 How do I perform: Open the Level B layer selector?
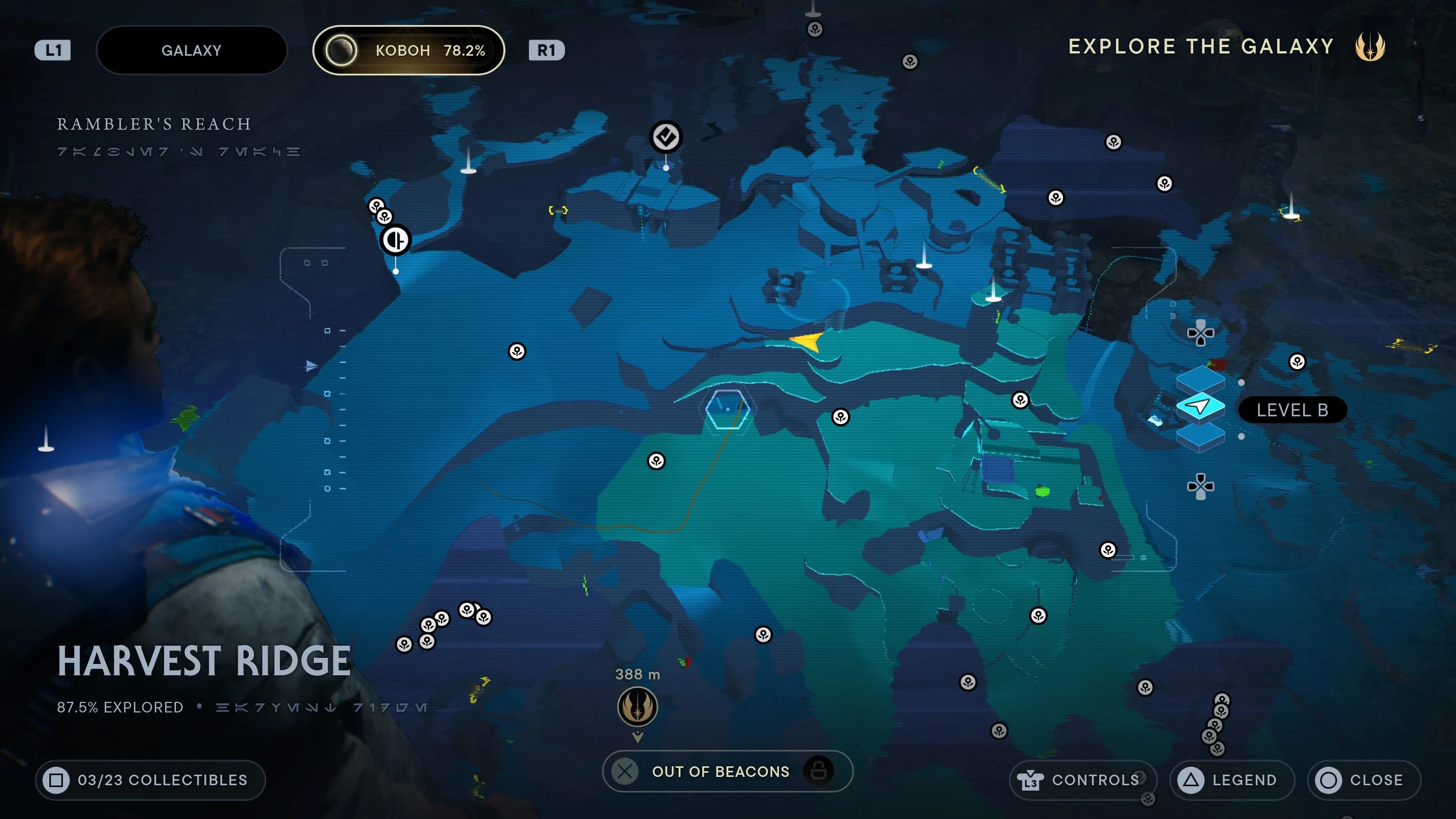click(x=1293, y=410)
